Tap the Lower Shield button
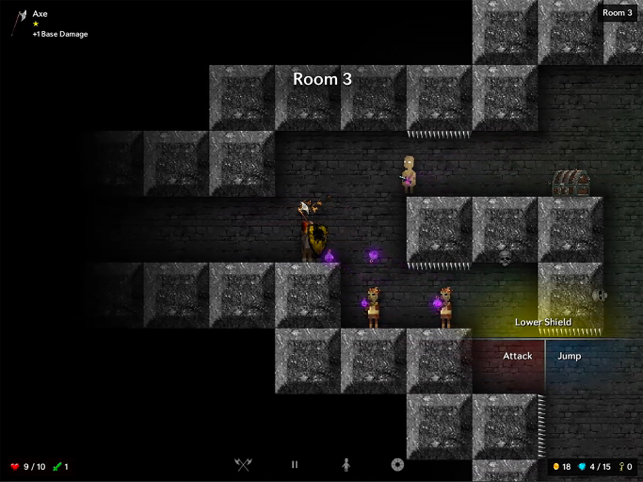643x482 pixels. [543, 322]
